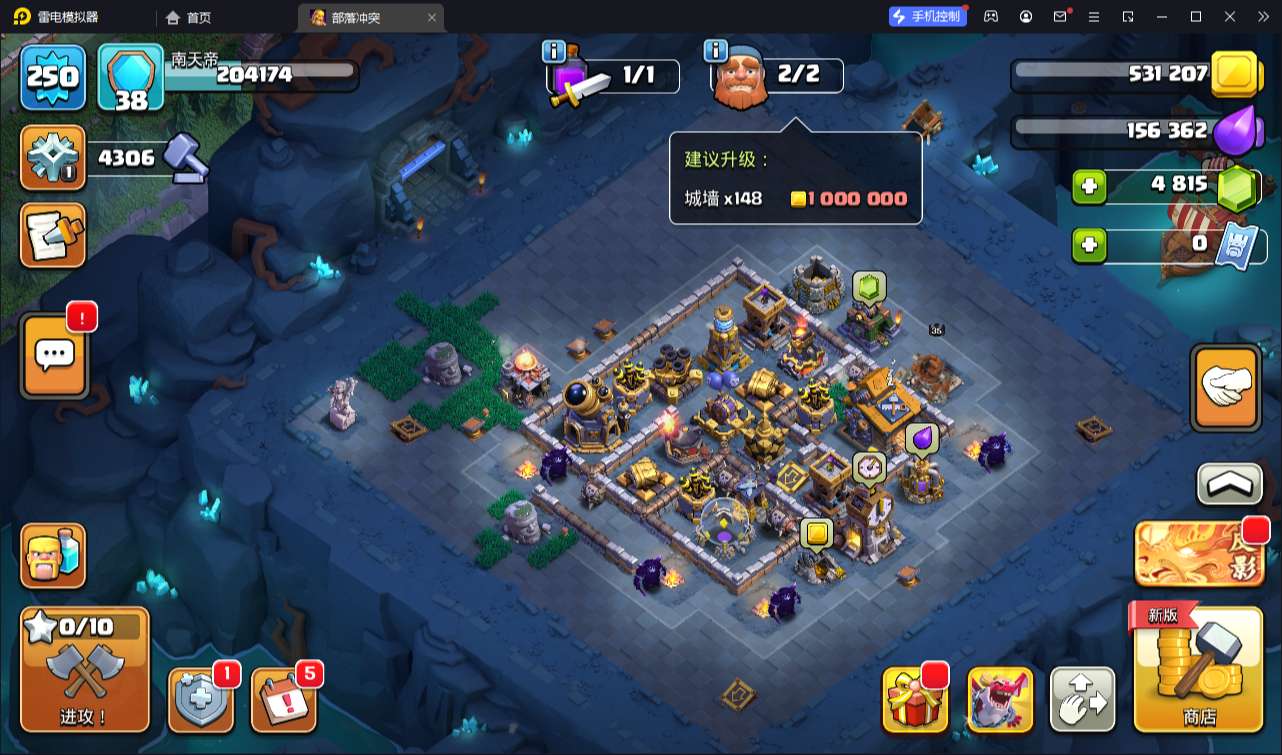The height and width of the screenshot is (755, 1282).
Task: Start an attack with the crossed axes button
Action: pyautogui.click(x=85, y=669)
